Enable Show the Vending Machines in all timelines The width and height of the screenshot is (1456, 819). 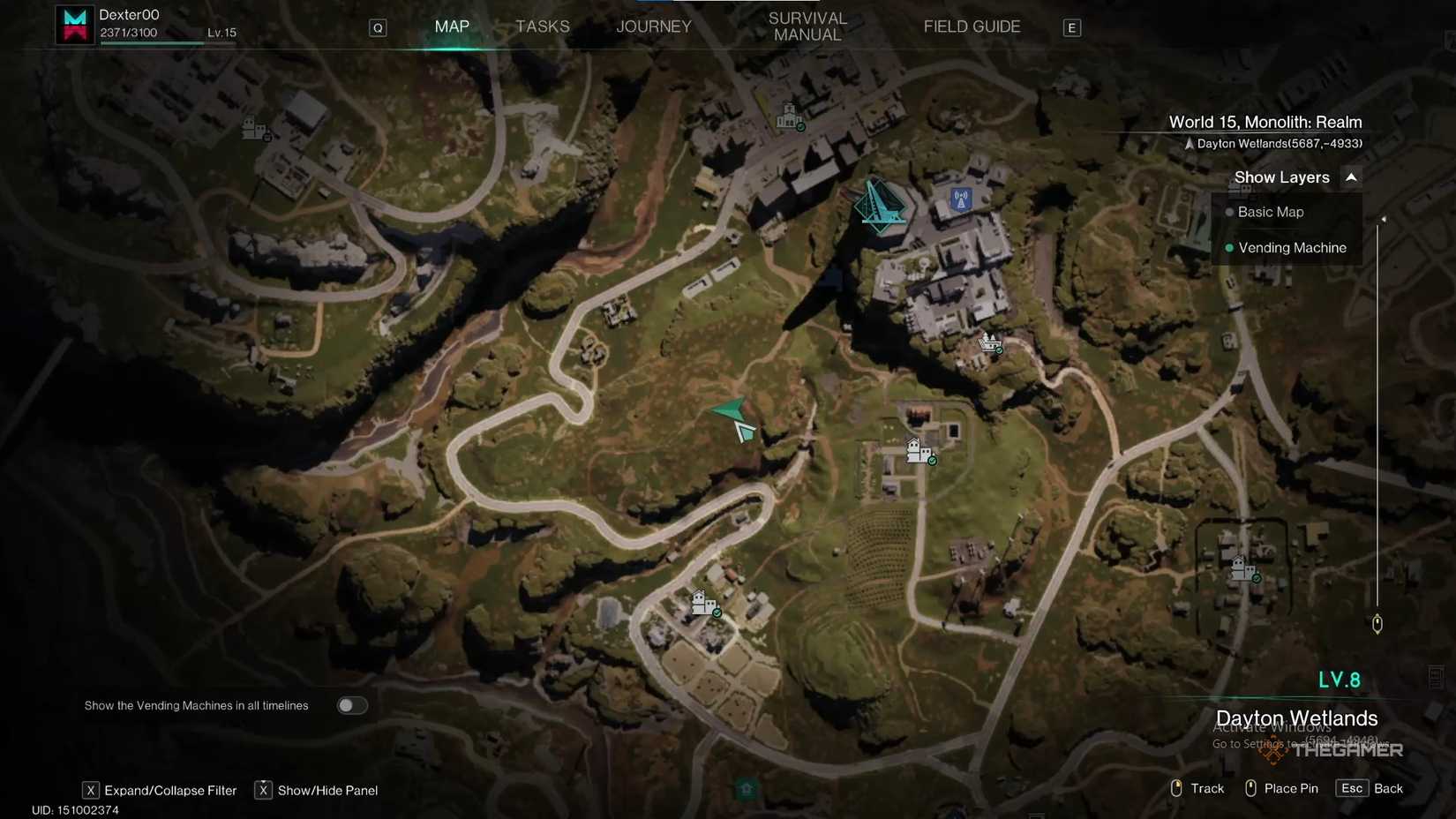pos(352,705)
